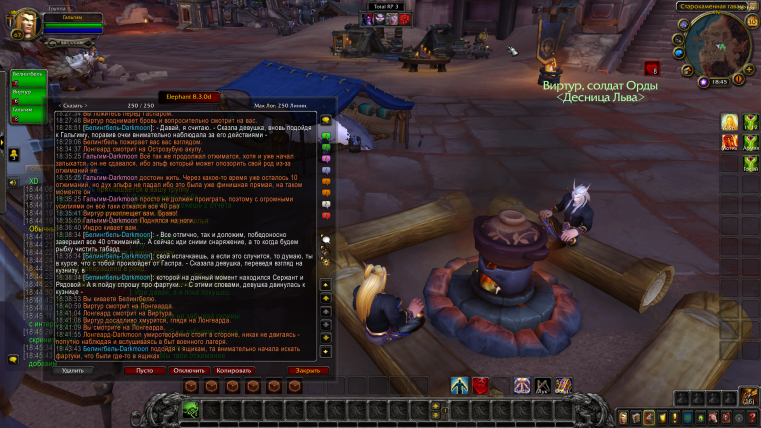Click the Пусто button
761x428 pixels.
tap(144, 369)
